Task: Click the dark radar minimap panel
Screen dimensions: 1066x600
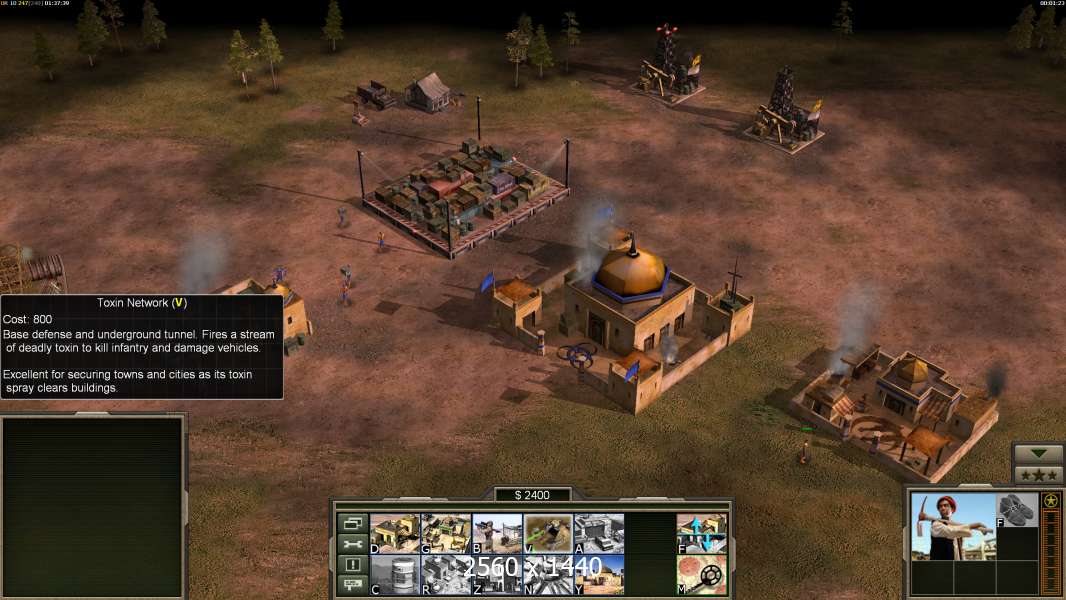Action: [93, 507]
